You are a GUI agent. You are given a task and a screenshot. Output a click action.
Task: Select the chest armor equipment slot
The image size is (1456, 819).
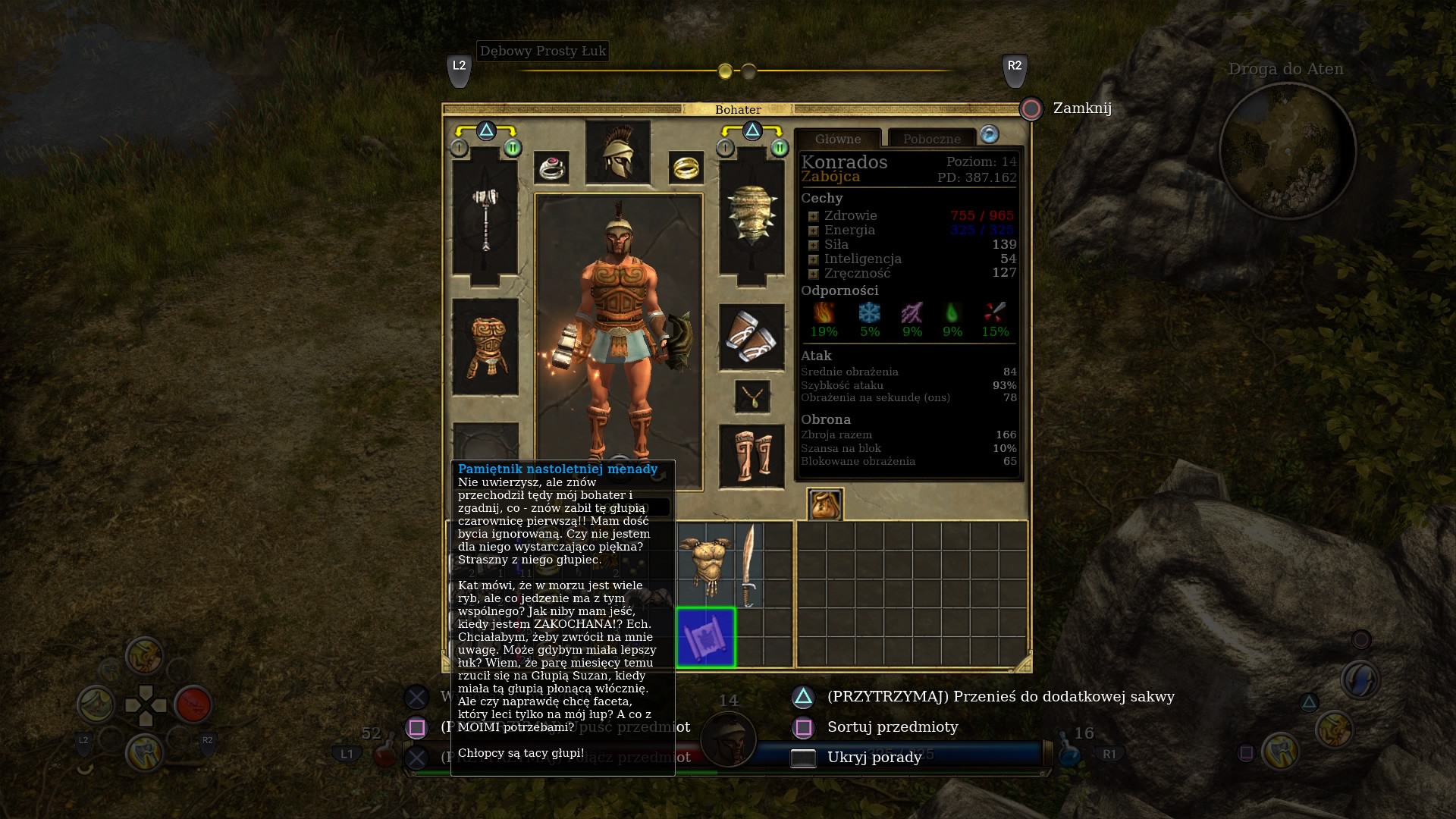point(485,347)
